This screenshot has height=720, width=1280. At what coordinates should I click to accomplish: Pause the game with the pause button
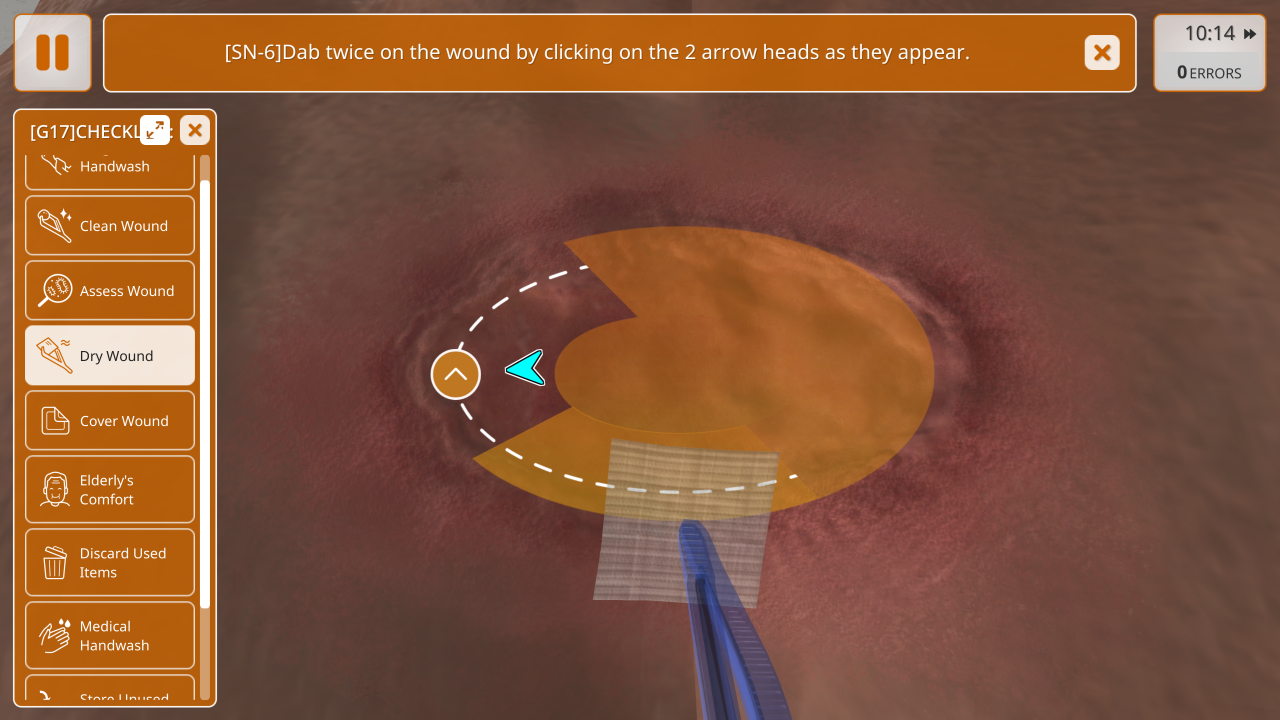[x=52, y=53]
